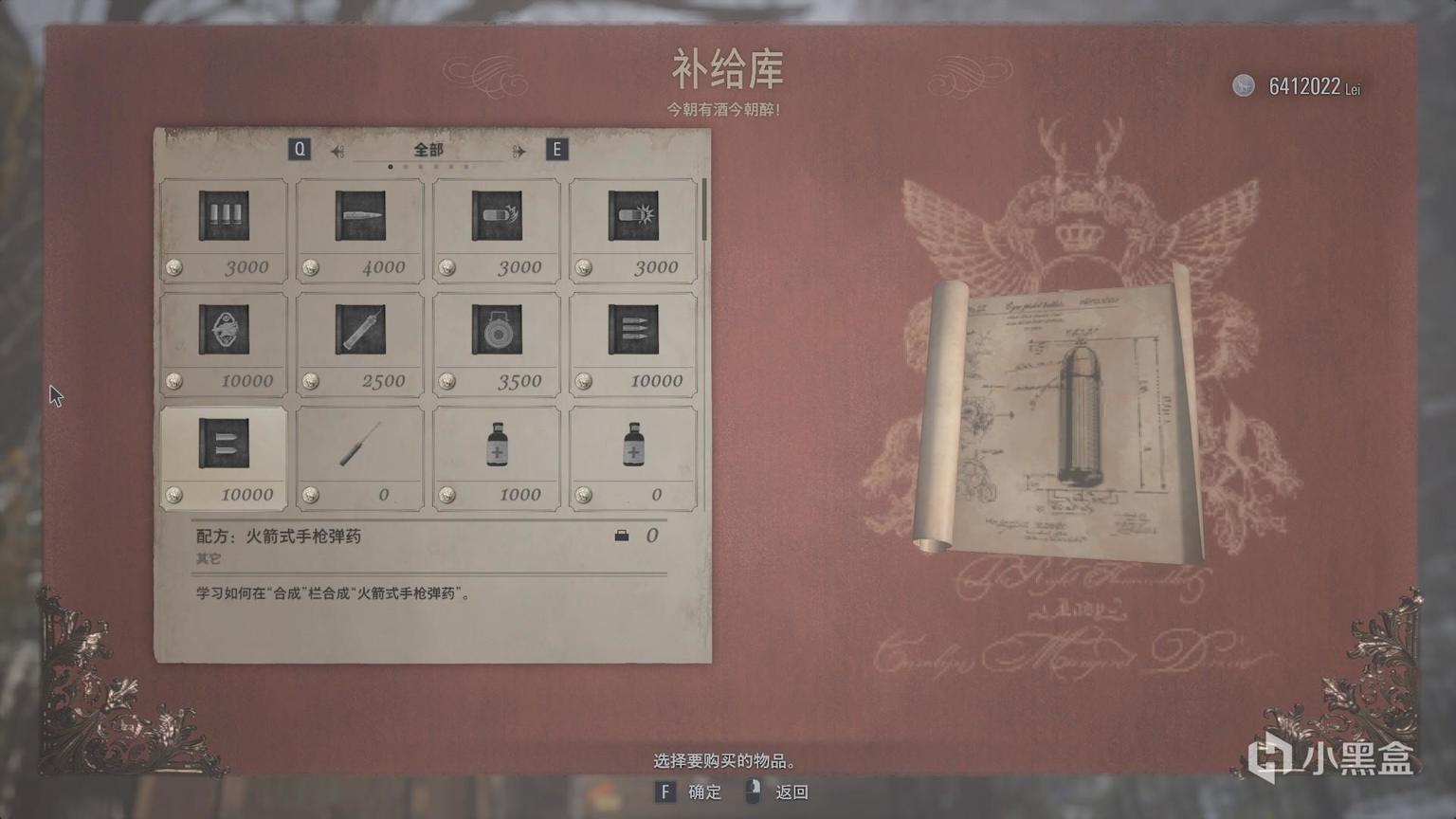Select the highlighted two-bullet pistol ammo recipe

[x=224, y=458]
